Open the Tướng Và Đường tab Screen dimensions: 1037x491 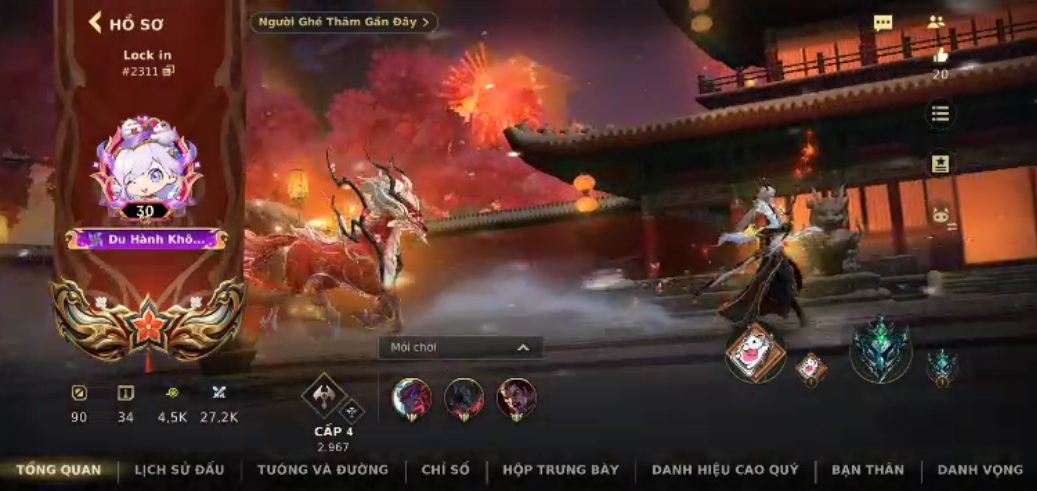[x=323, y=470]
